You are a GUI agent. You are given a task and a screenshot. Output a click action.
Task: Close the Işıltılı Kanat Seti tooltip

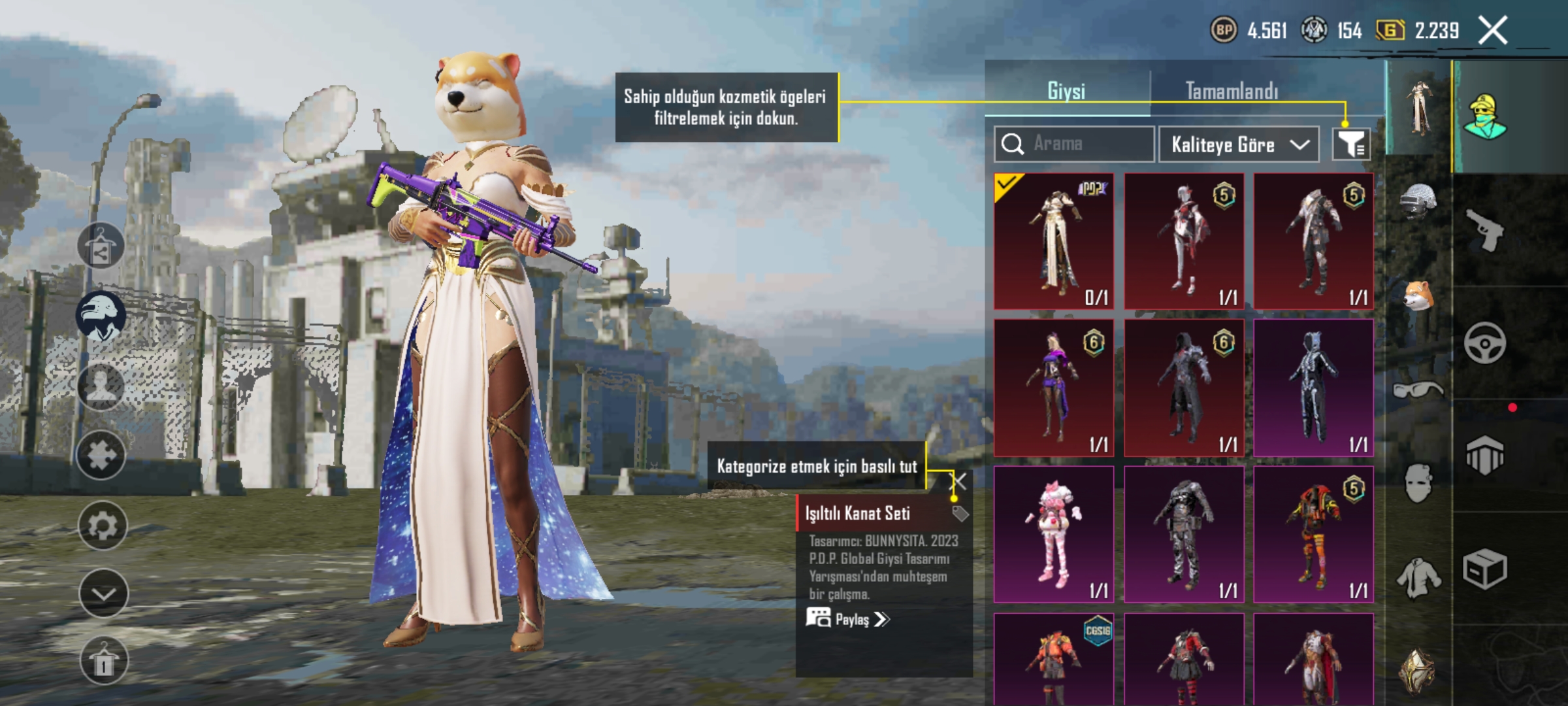958,482
